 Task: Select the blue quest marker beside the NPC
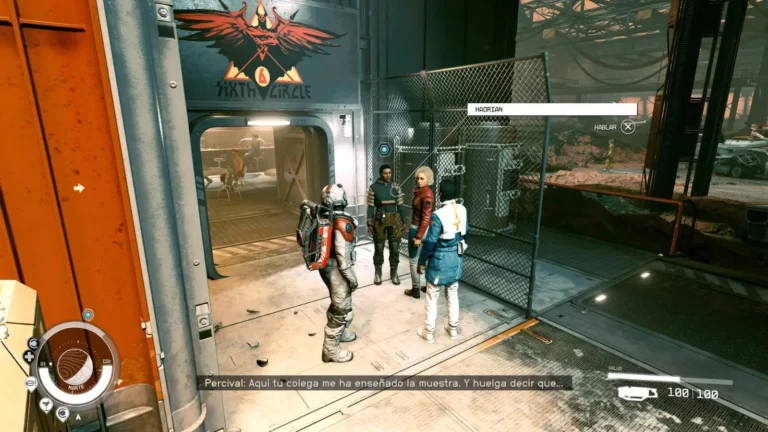[x=384, y=149]
